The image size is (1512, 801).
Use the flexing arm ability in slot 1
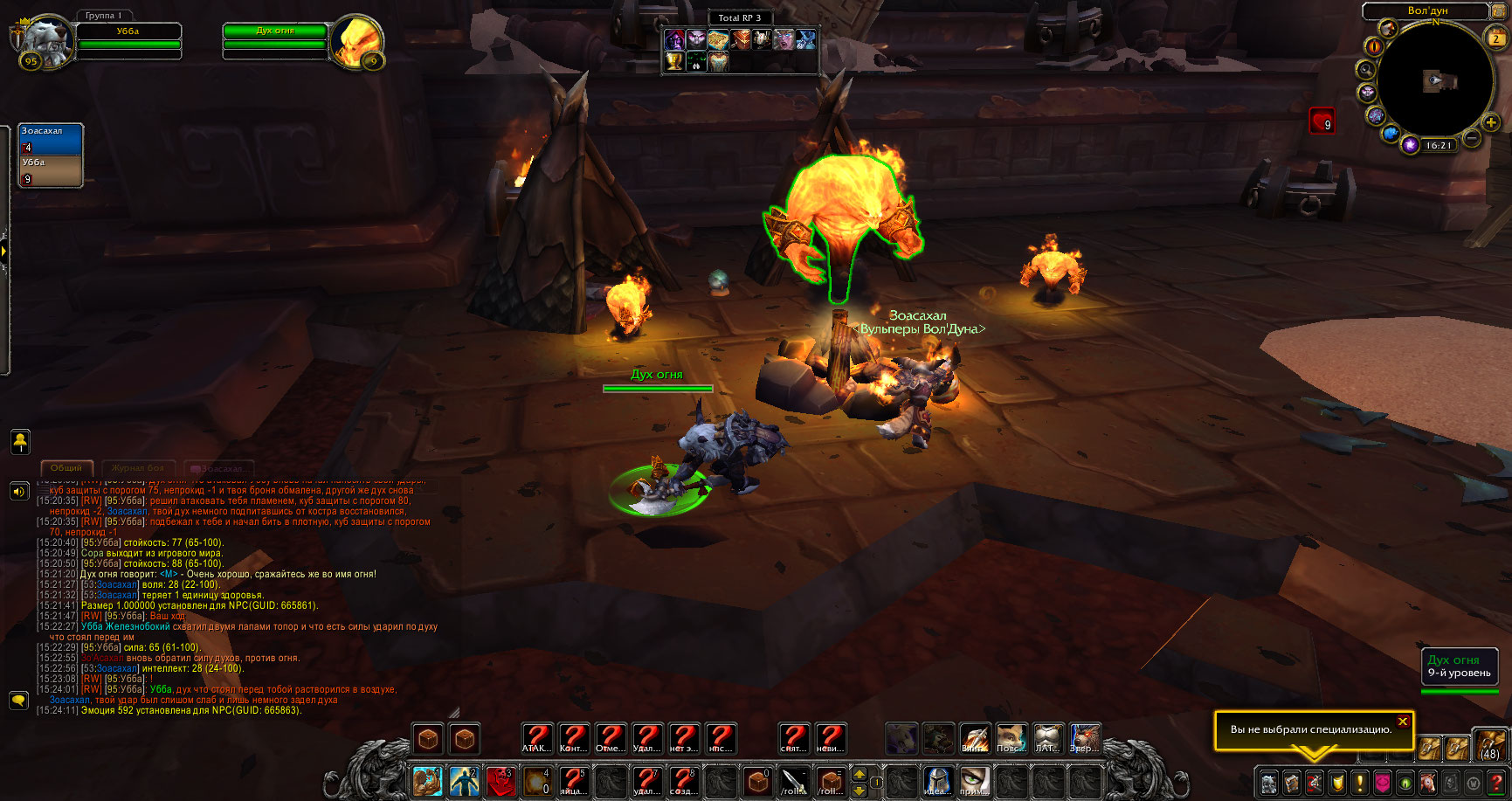pos(427,780)
